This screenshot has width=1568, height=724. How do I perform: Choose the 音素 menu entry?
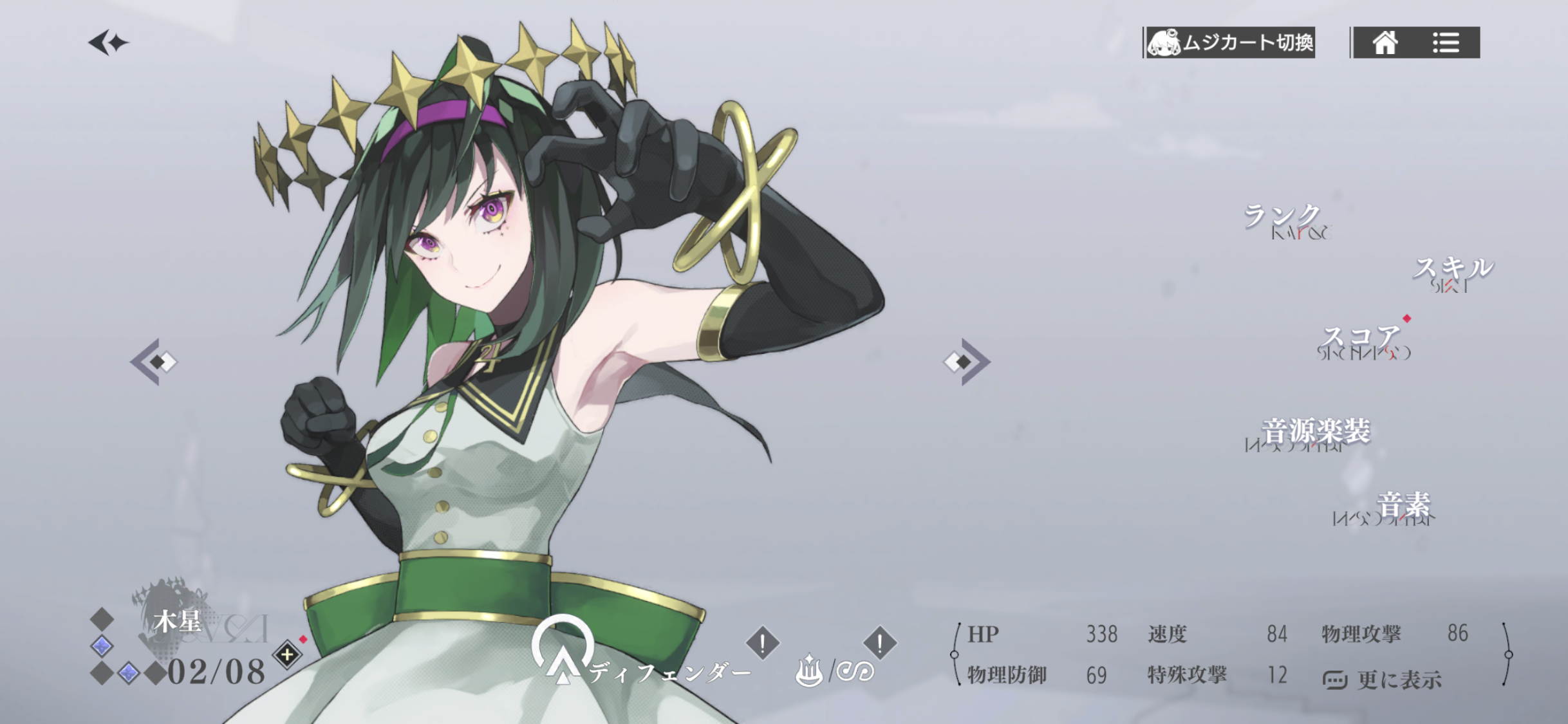[1403, 506]
